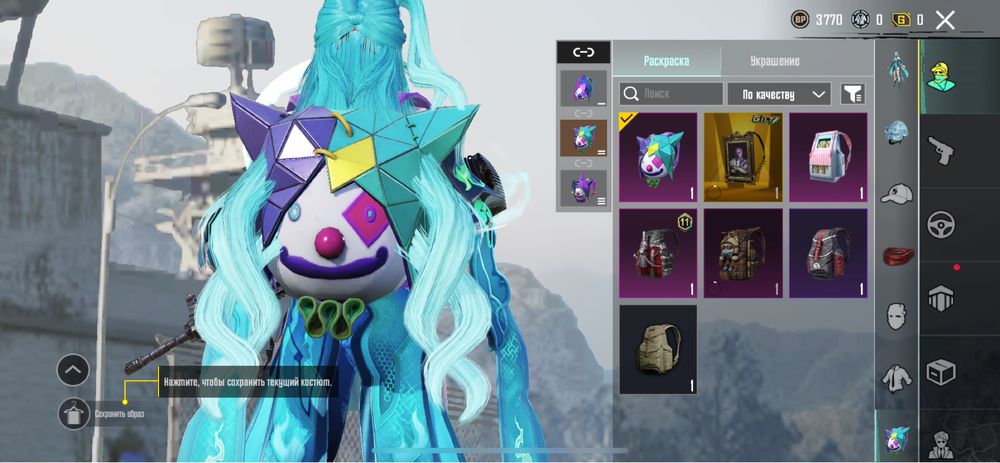Open the filter funnel button
Image resolution: width=1000 pixels, height=463 pixels.
pos(852,94)
